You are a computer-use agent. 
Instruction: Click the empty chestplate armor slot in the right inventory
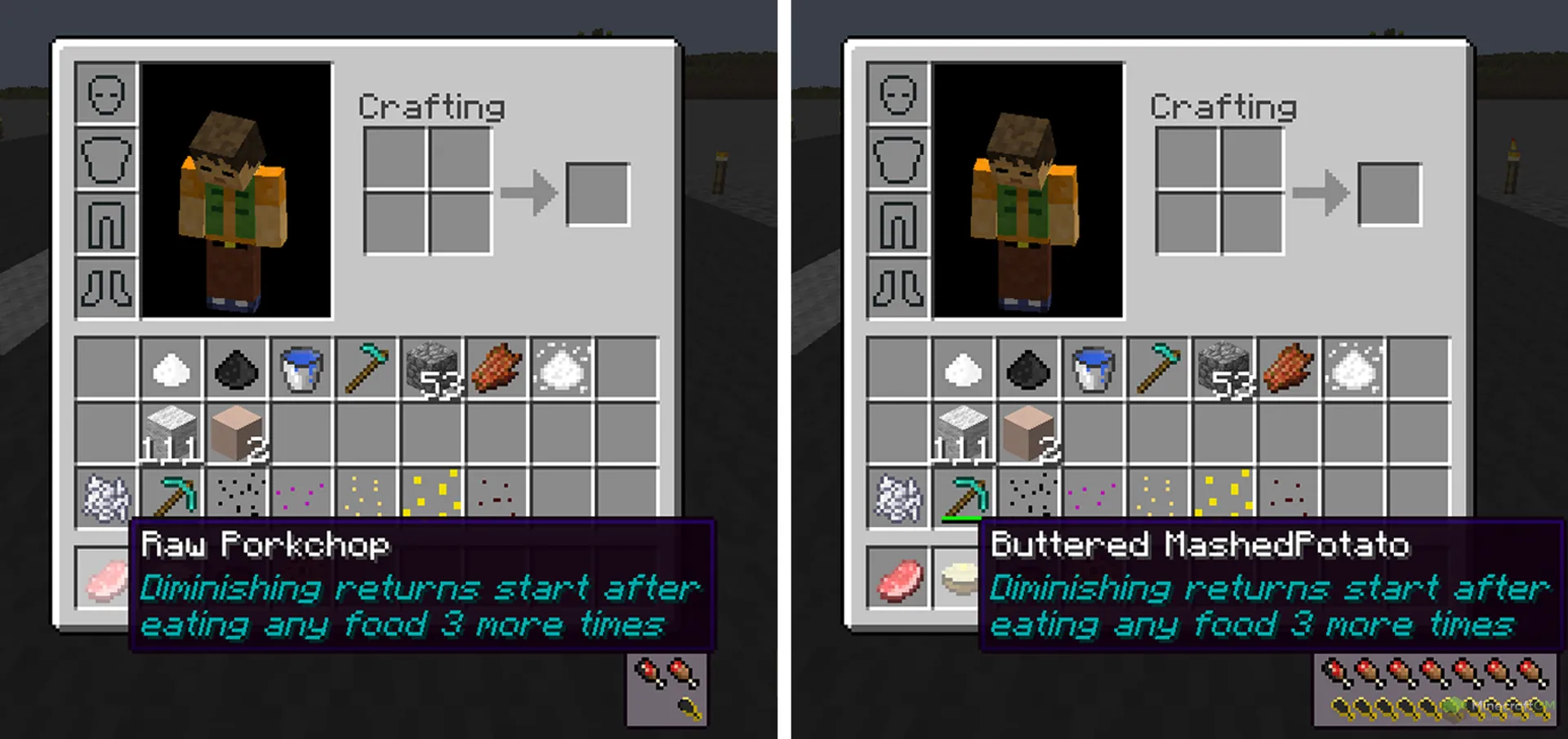(898, 159)
